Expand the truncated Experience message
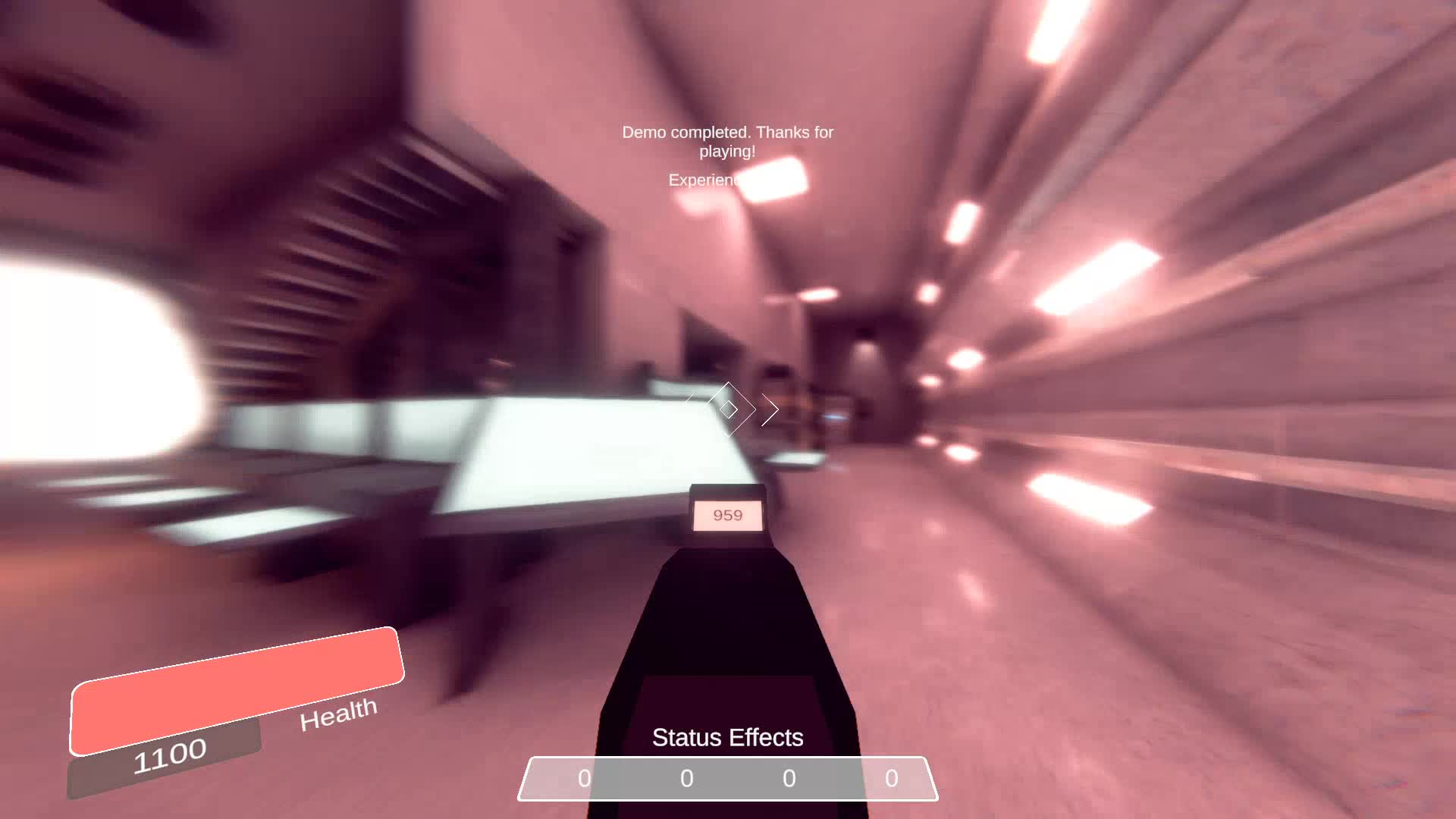The image size is (1456, 819). (705, 180)
